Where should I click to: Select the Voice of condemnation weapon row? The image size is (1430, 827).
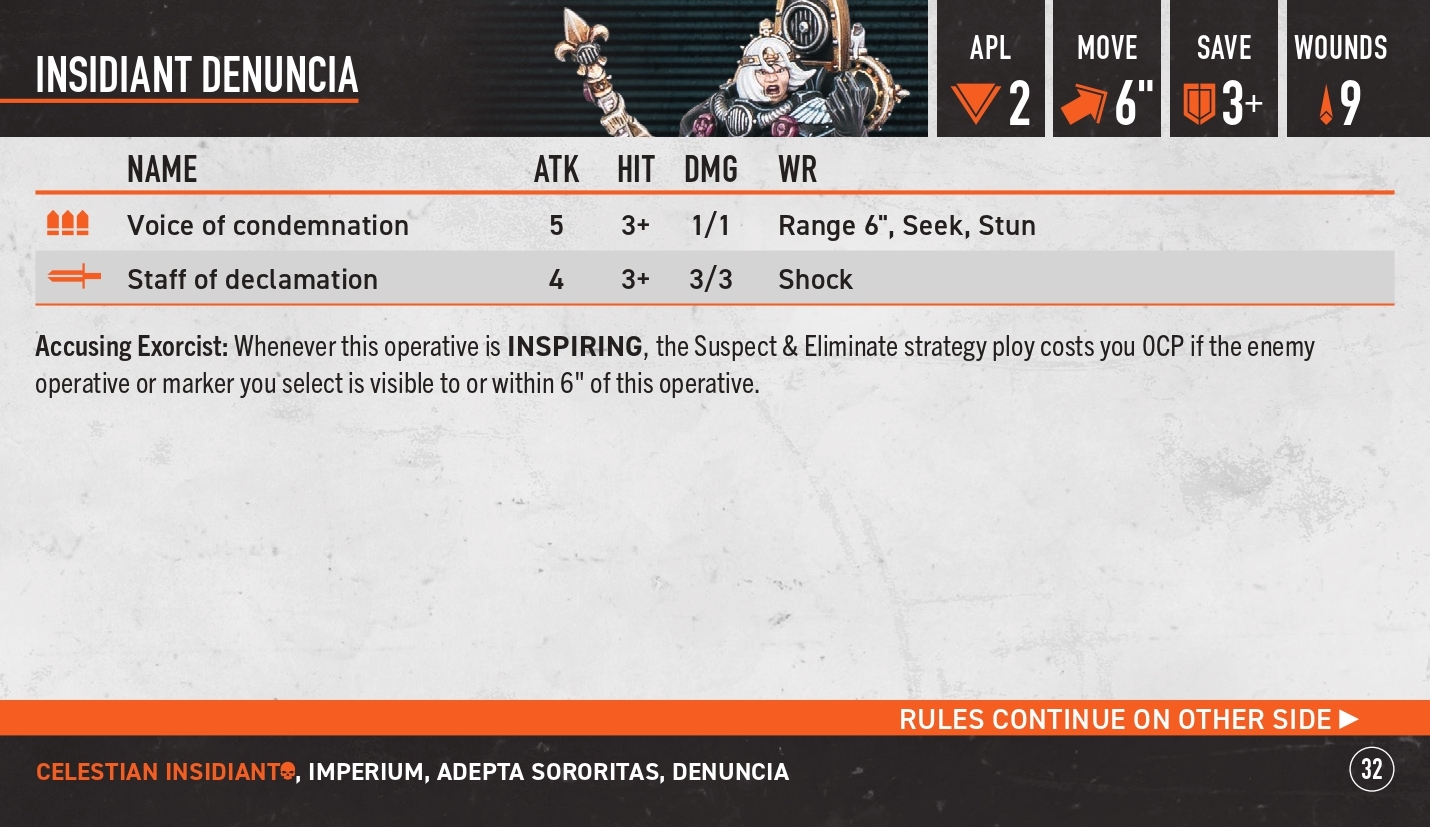(268, 225)
